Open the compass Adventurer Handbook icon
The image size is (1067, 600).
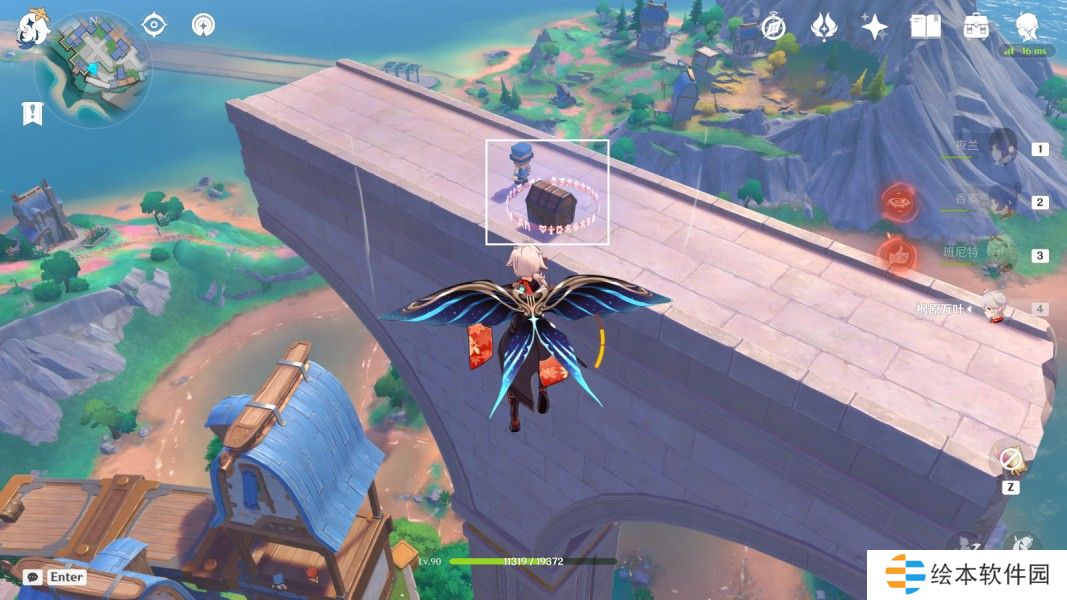pos(772,28)
